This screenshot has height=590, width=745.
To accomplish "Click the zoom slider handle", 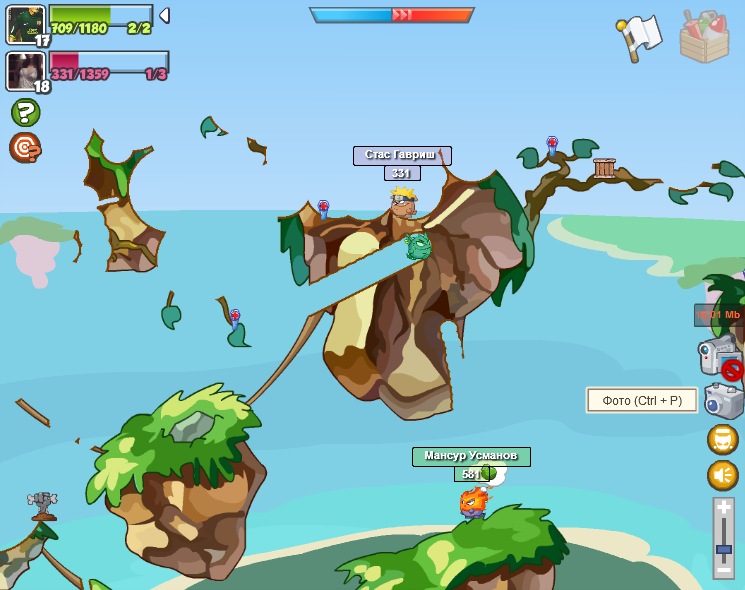I will (x=724, y=550).
